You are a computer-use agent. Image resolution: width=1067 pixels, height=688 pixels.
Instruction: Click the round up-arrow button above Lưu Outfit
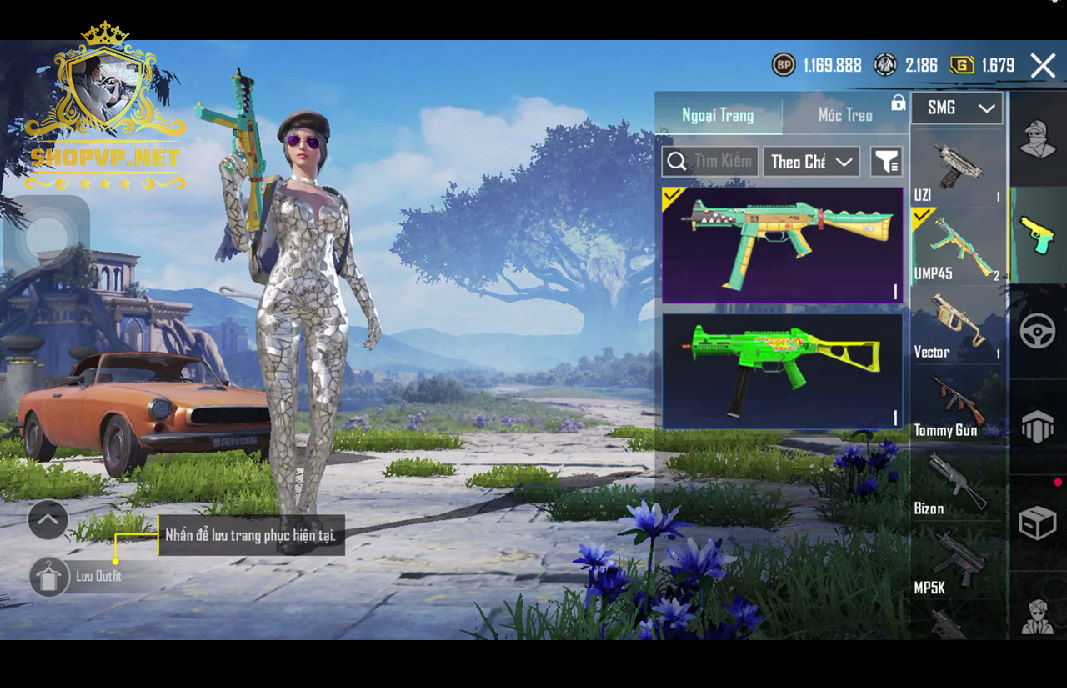tap(48, 519)
